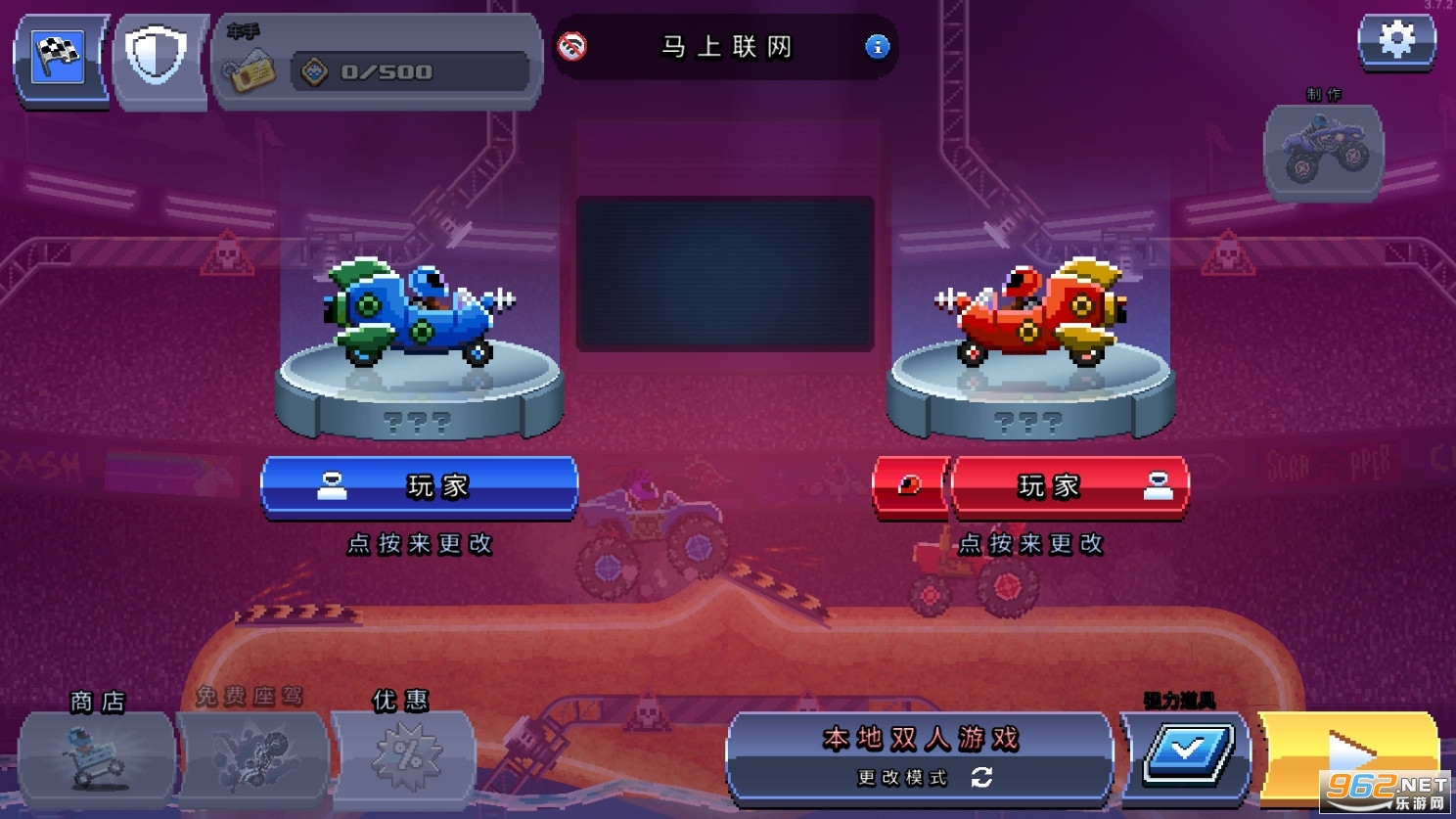Select the blue car on the left podium
Viewport: 1456px width, 819px height.
pos(419,313)
